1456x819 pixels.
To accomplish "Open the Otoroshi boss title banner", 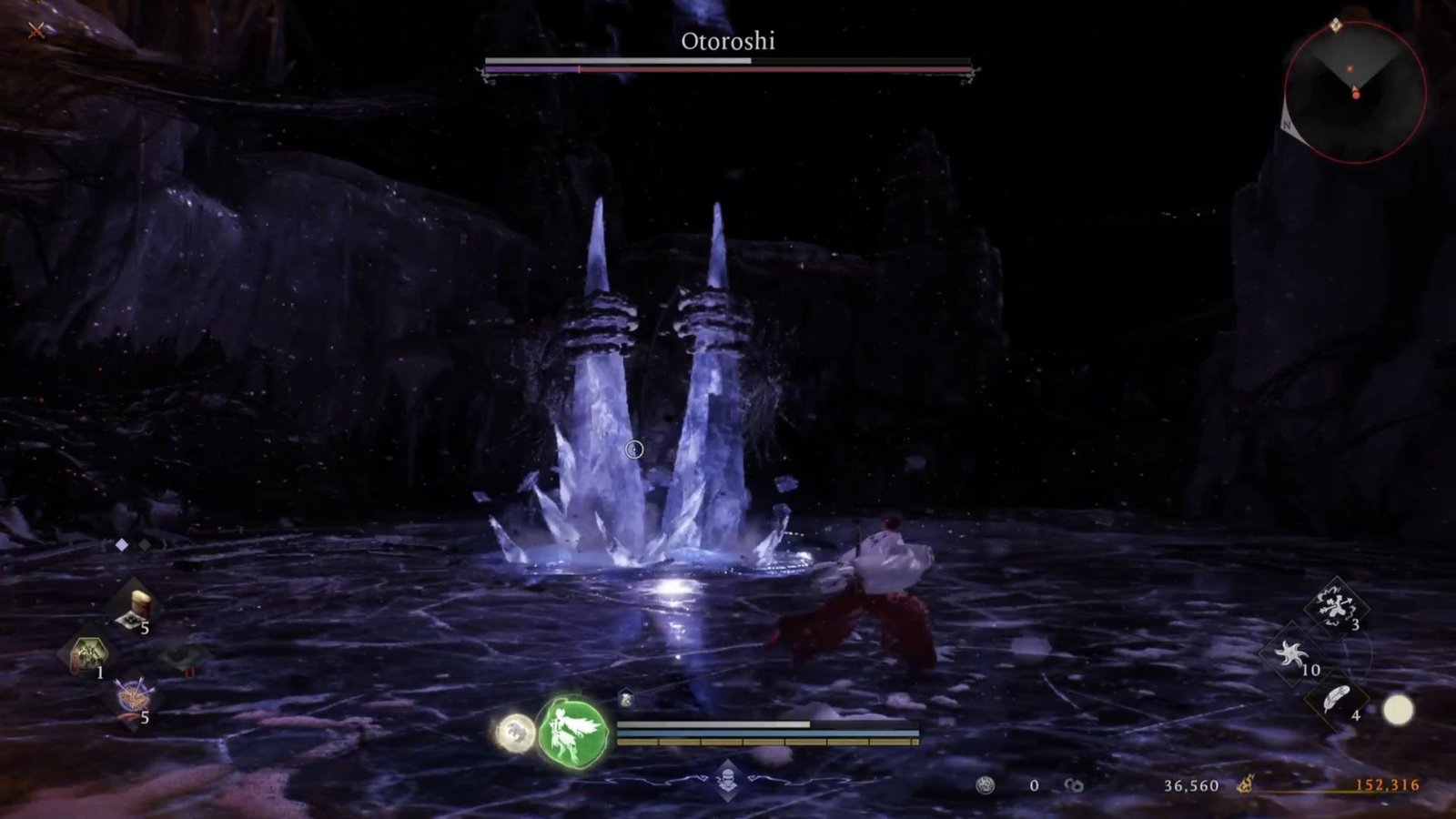I will pyautogui.click(x=728, y=41).
